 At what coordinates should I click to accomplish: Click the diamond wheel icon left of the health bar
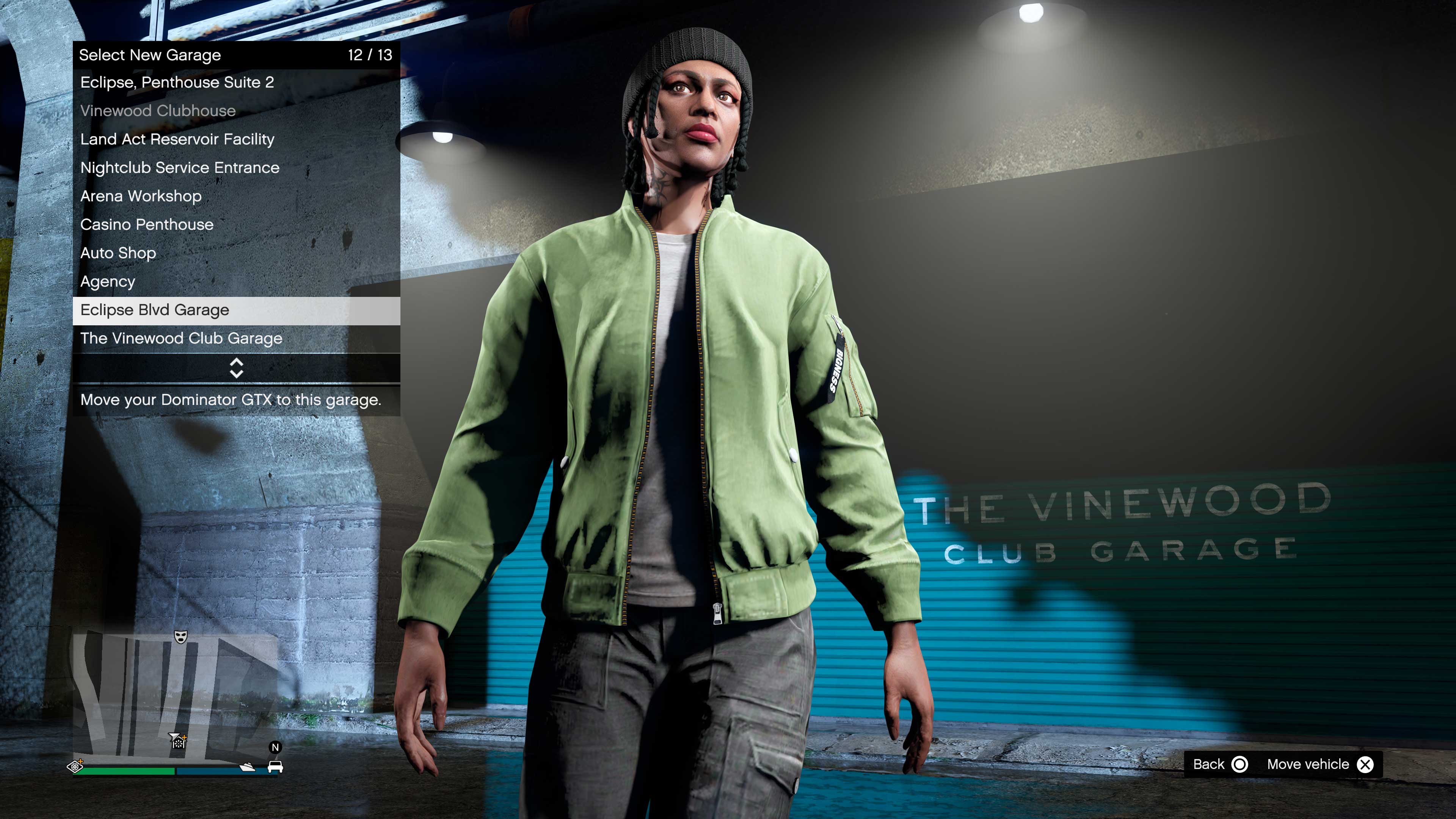tap(75, 766)
